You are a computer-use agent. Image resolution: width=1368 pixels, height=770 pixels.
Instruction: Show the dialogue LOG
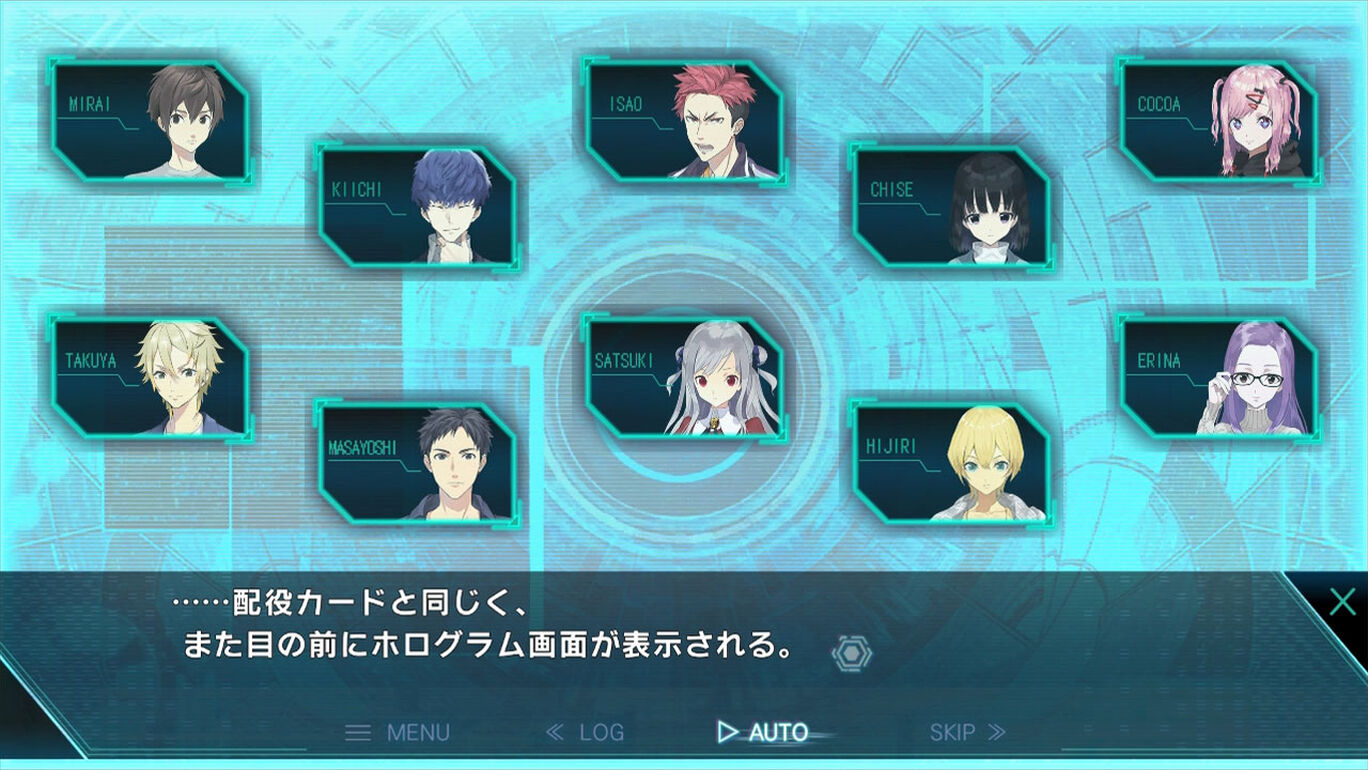[586, 732]
